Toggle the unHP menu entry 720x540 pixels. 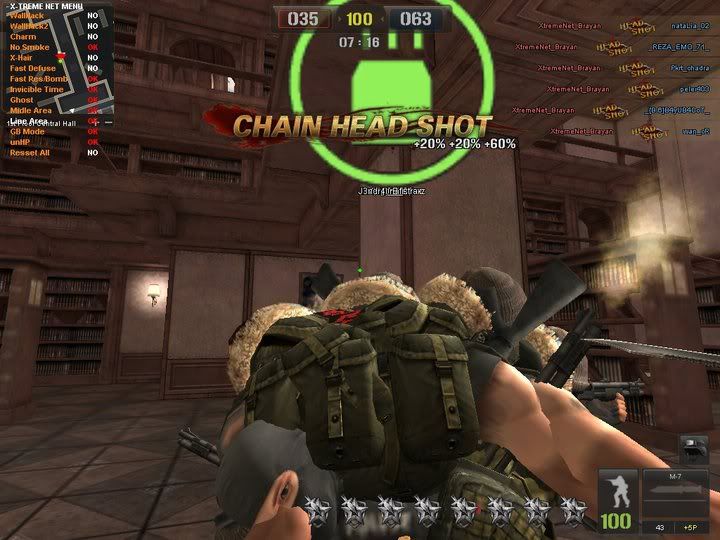pos(21,142)
